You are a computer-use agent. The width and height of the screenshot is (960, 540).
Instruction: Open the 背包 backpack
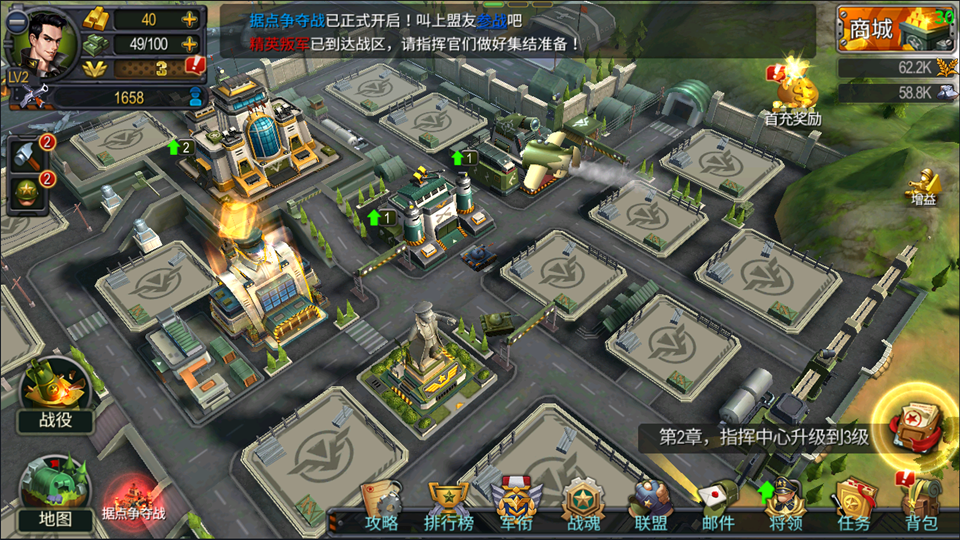tap(921, 505)
